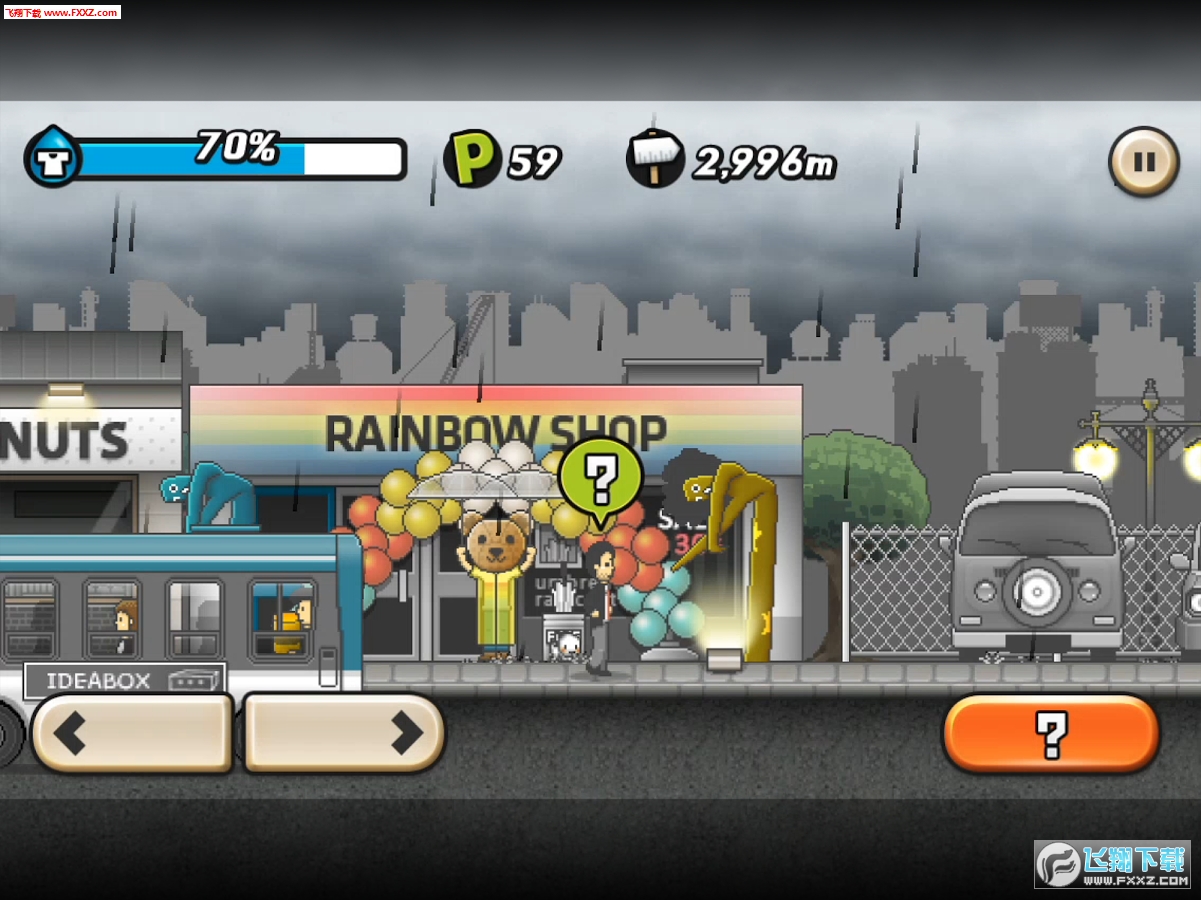The height and width of the screenshot is (900, 1201).
Task: Tap the left arrow move button
Action: click(x=133, y=733)
